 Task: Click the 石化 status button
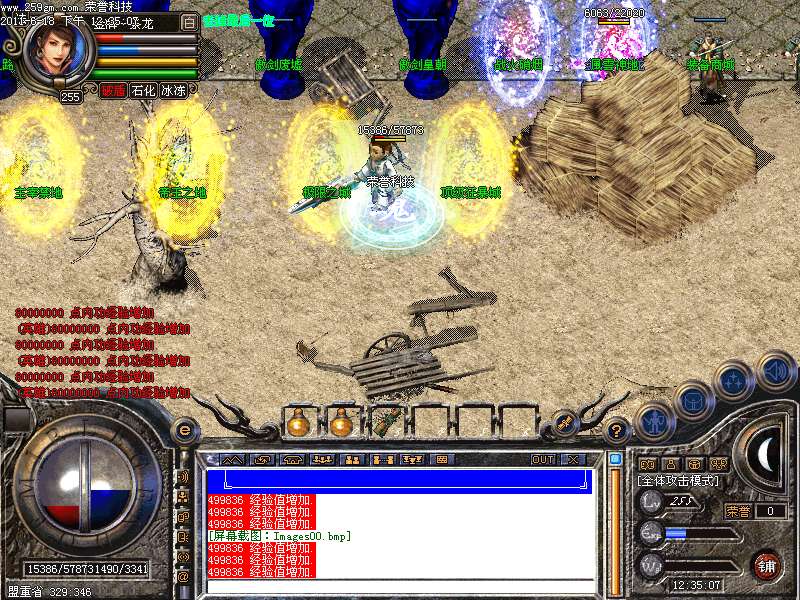(143, 90)
